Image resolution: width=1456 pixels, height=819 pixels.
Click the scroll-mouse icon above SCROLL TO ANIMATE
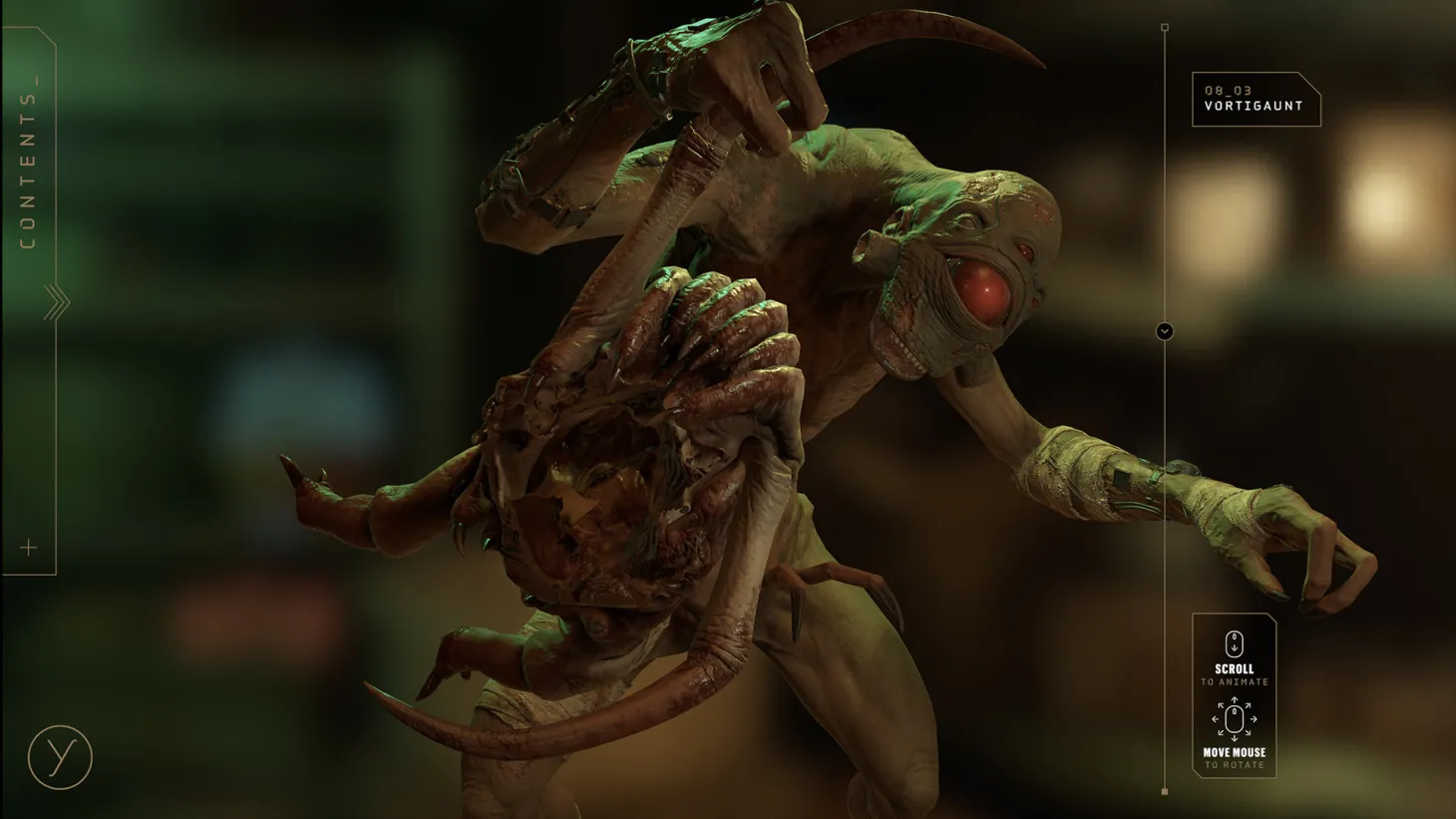point(1234,643)
